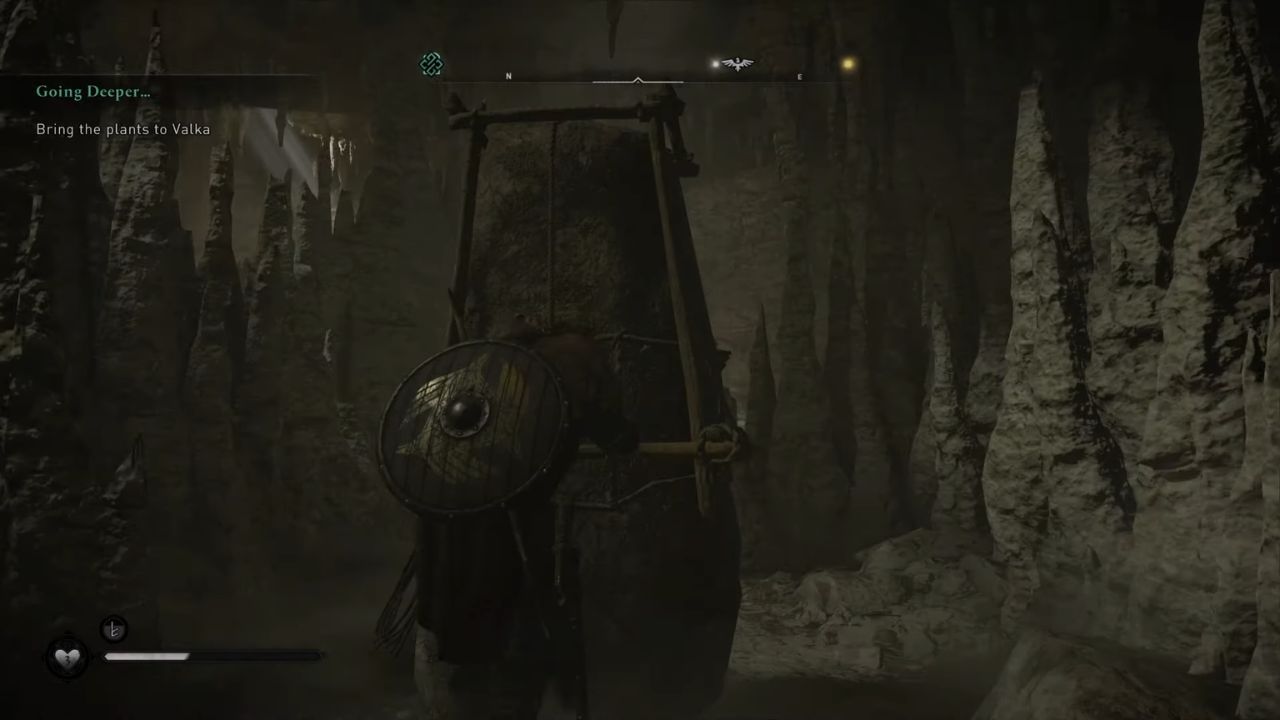Click the rune buff icon above the health bar
Viewport: 1280px width, 720px height.
click(113, 629)
